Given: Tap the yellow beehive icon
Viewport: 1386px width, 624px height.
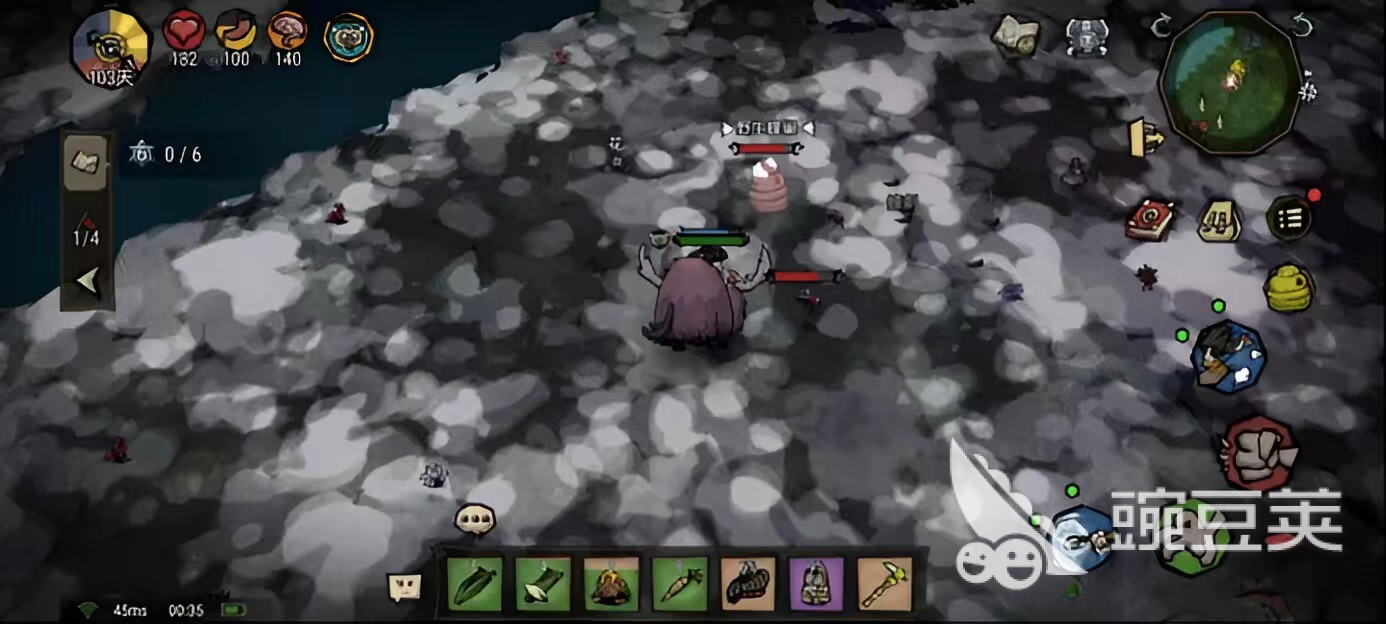Looking at the screenshot, I should tap(1289, 288).
